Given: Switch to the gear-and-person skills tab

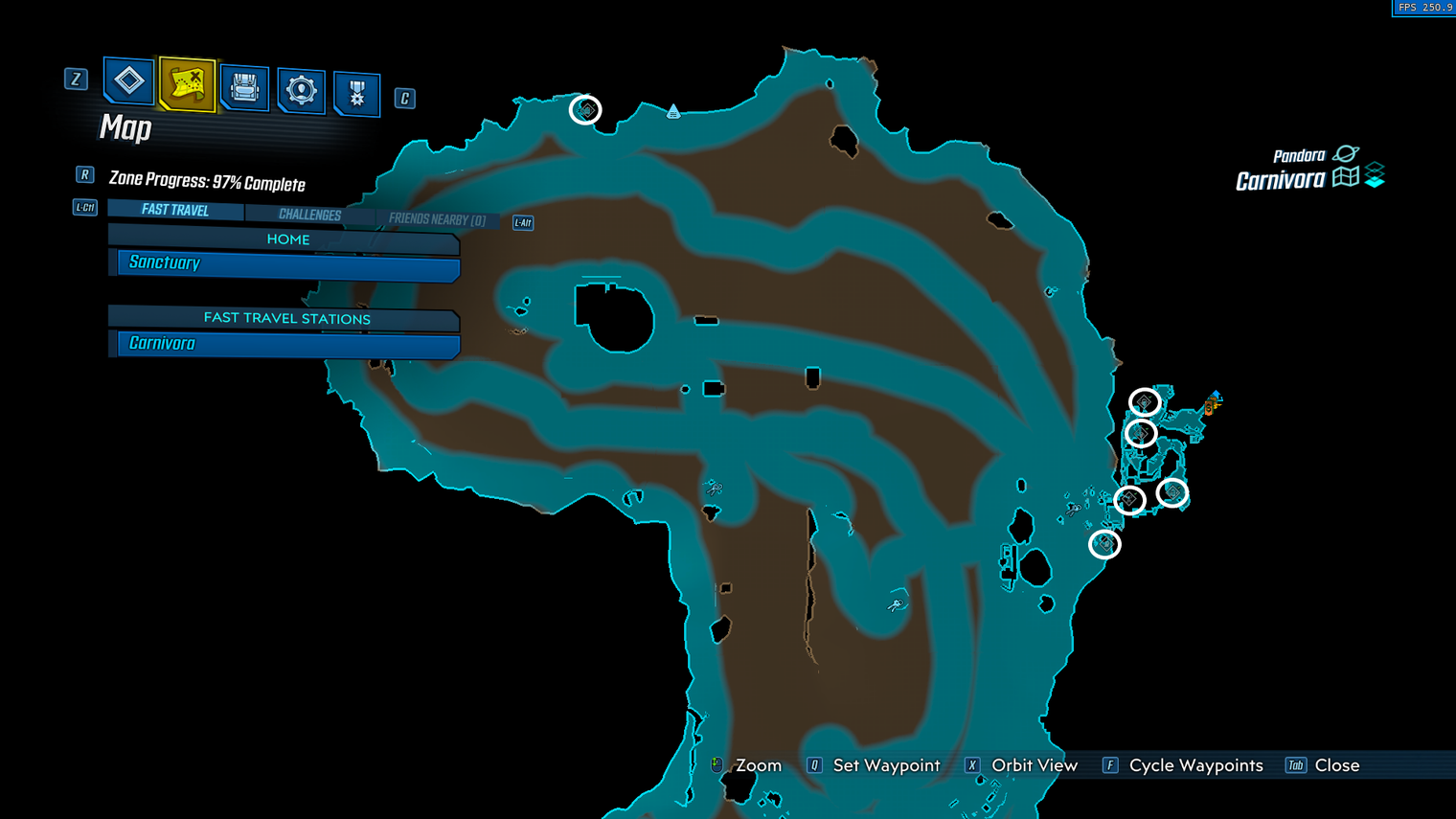Looking at the screenshot, I should tap(301, 91).
